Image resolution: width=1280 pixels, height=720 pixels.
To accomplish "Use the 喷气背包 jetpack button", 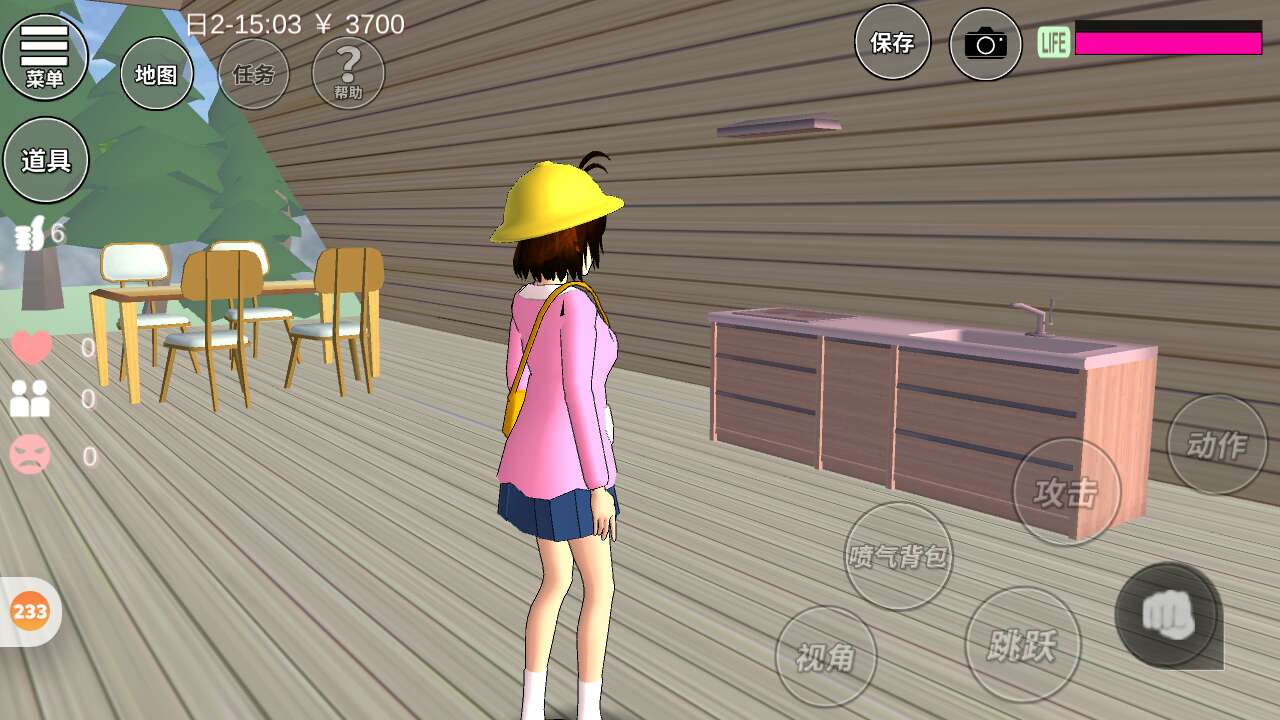I will (898, 556).
